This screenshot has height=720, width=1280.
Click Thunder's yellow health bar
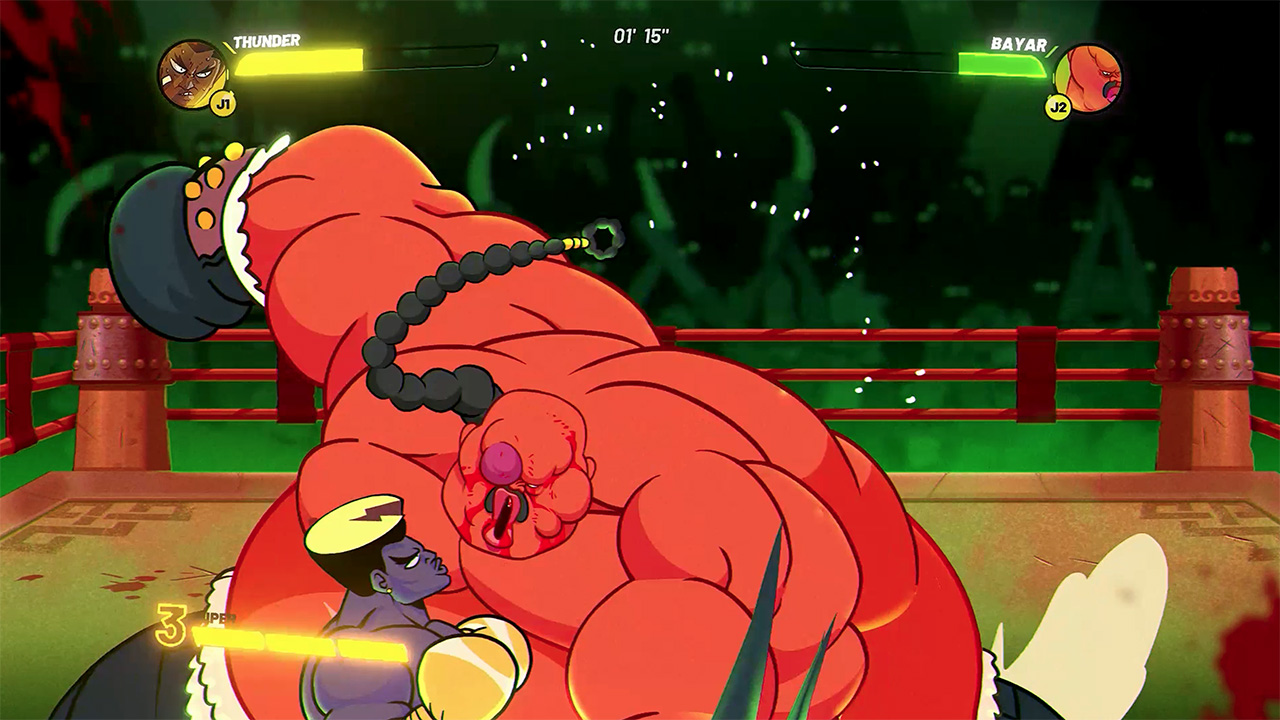click(300, 63)
